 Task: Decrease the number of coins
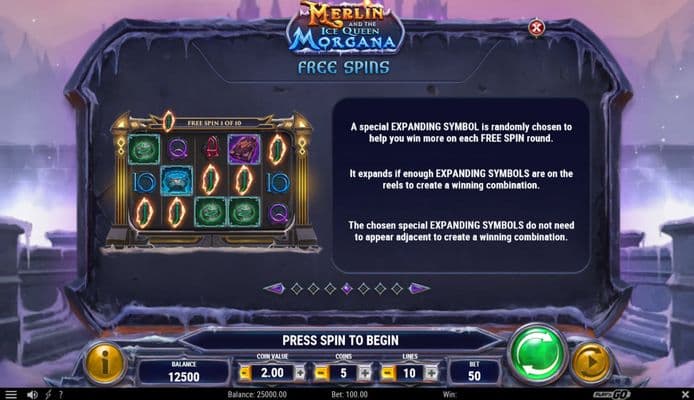coord(319,372)
